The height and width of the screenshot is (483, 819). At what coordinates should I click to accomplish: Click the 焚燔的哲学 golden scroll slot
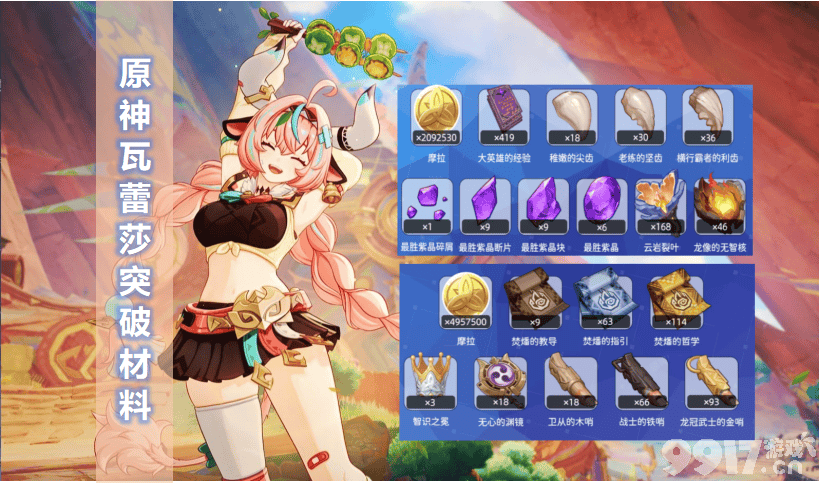pyautogui.click(x=674, y=301)
